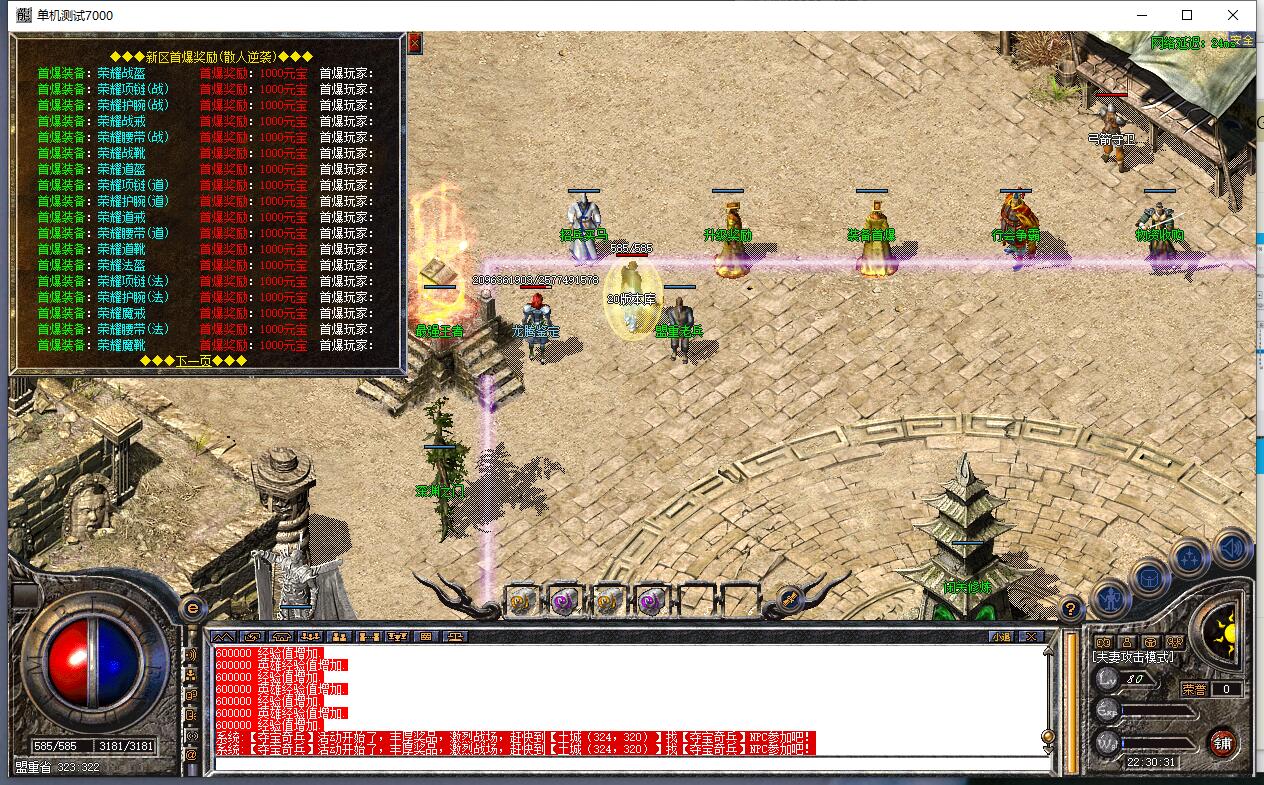Select the chat text input line
1264x785 pixels.
click(x=630, y=764)
